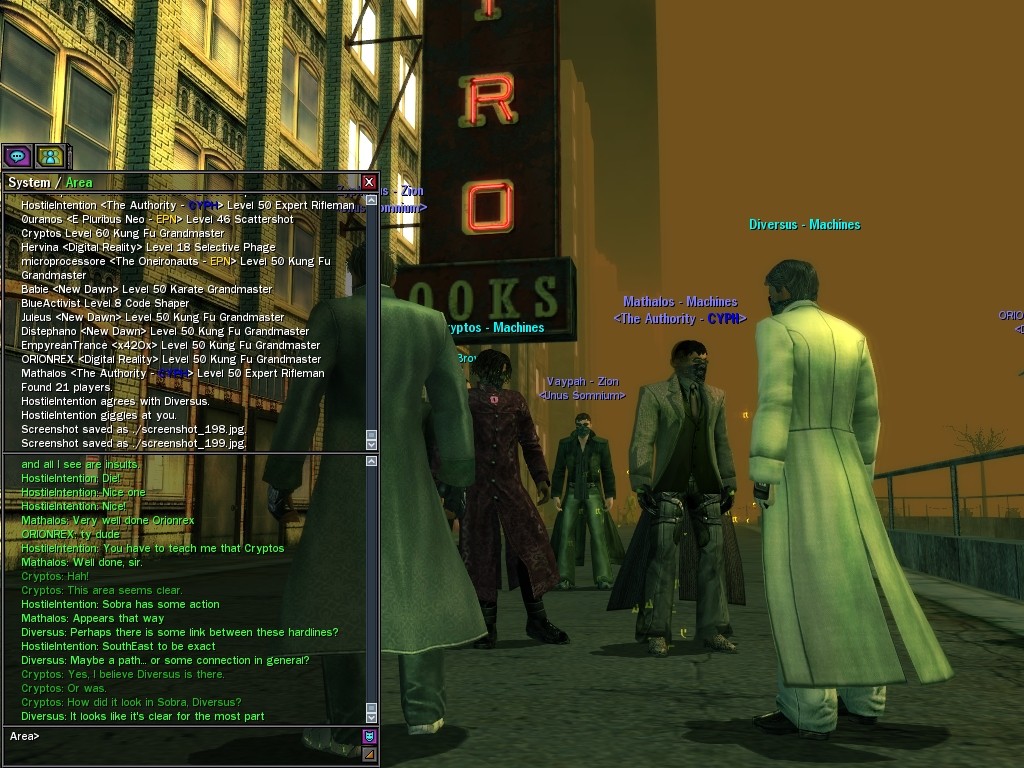Click the system log scroll-up arrow
1024x768 pixels.
pyautogui.click(x=372, y=200)
